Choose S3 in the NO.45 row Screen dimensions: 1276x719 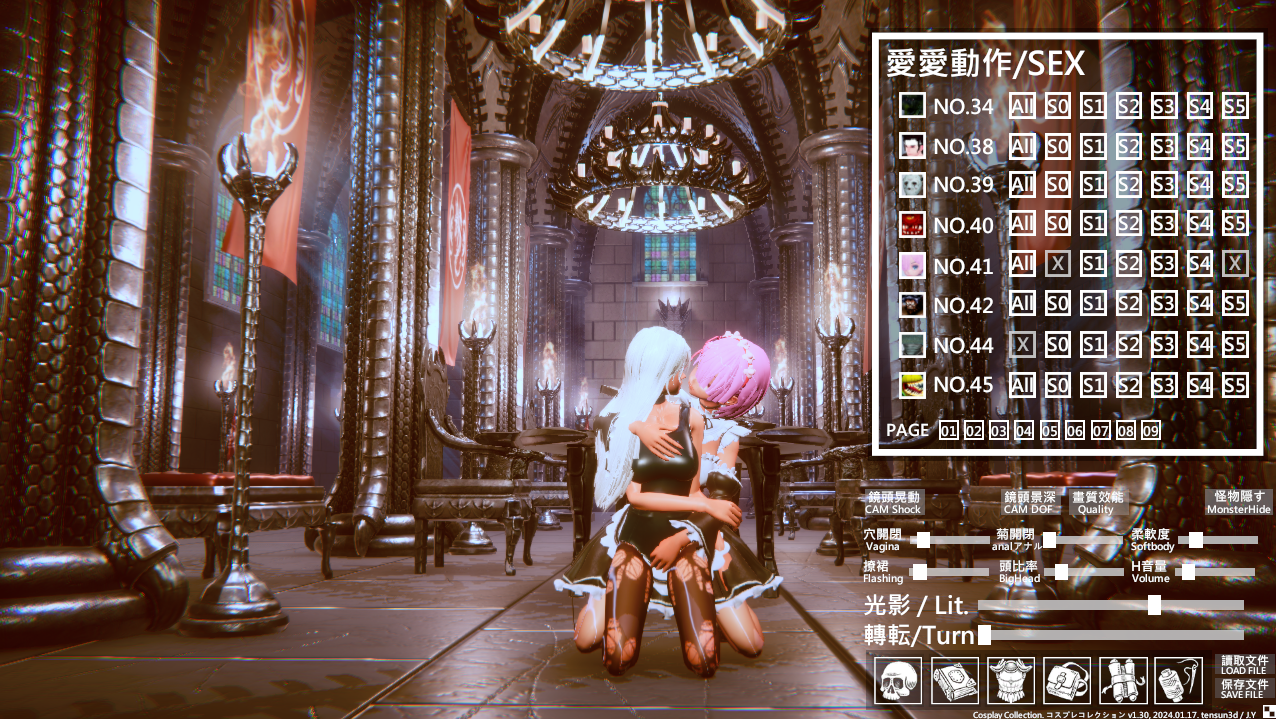click(1163, 385)
